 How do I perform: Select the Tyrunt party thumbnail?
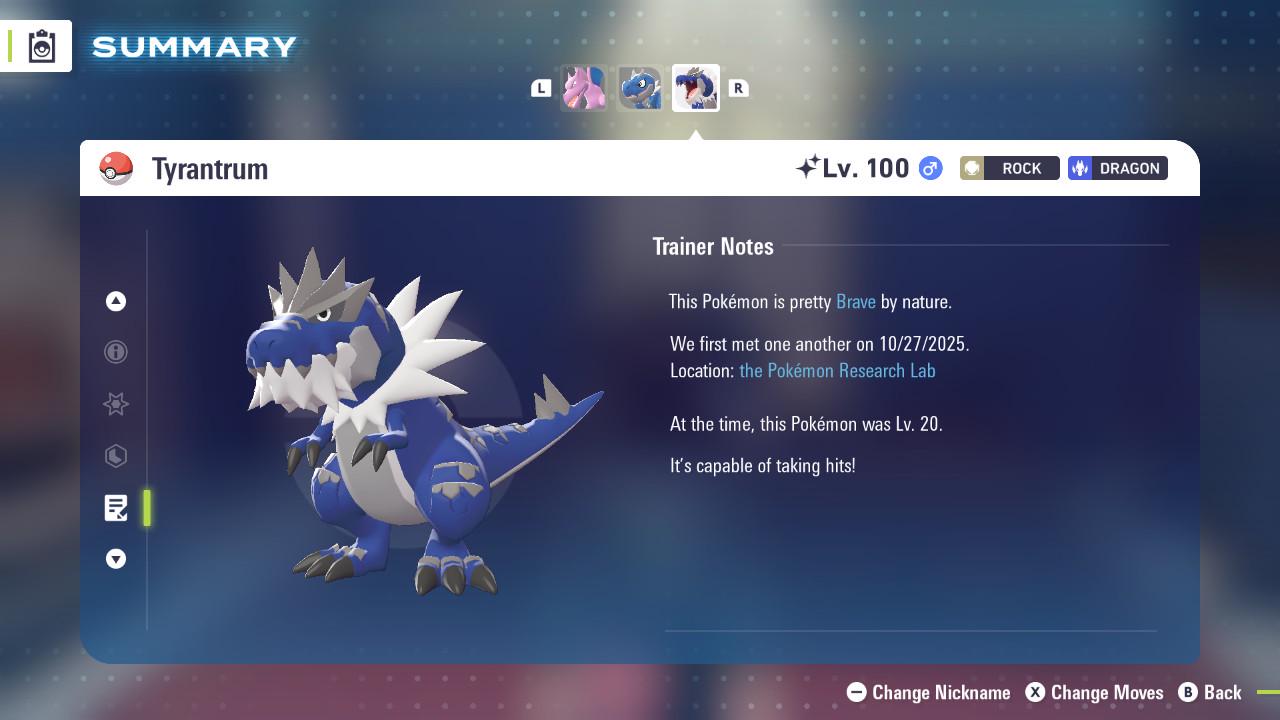point(640,88)
